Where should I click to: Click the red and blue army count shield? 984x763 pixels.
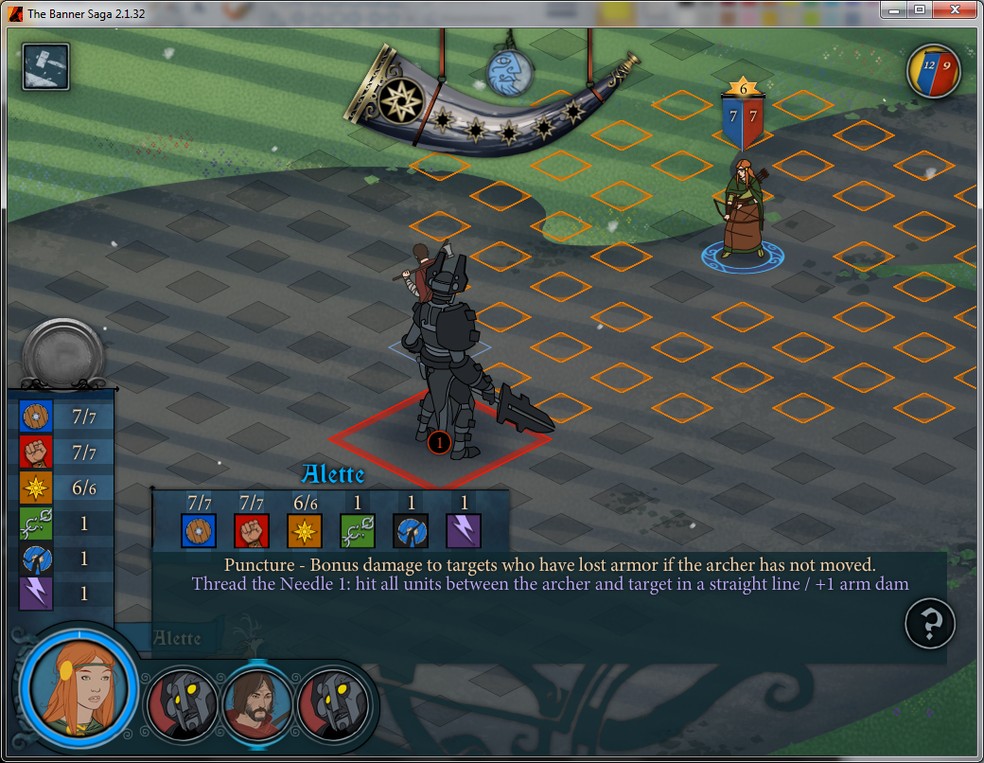pos(934,72)
